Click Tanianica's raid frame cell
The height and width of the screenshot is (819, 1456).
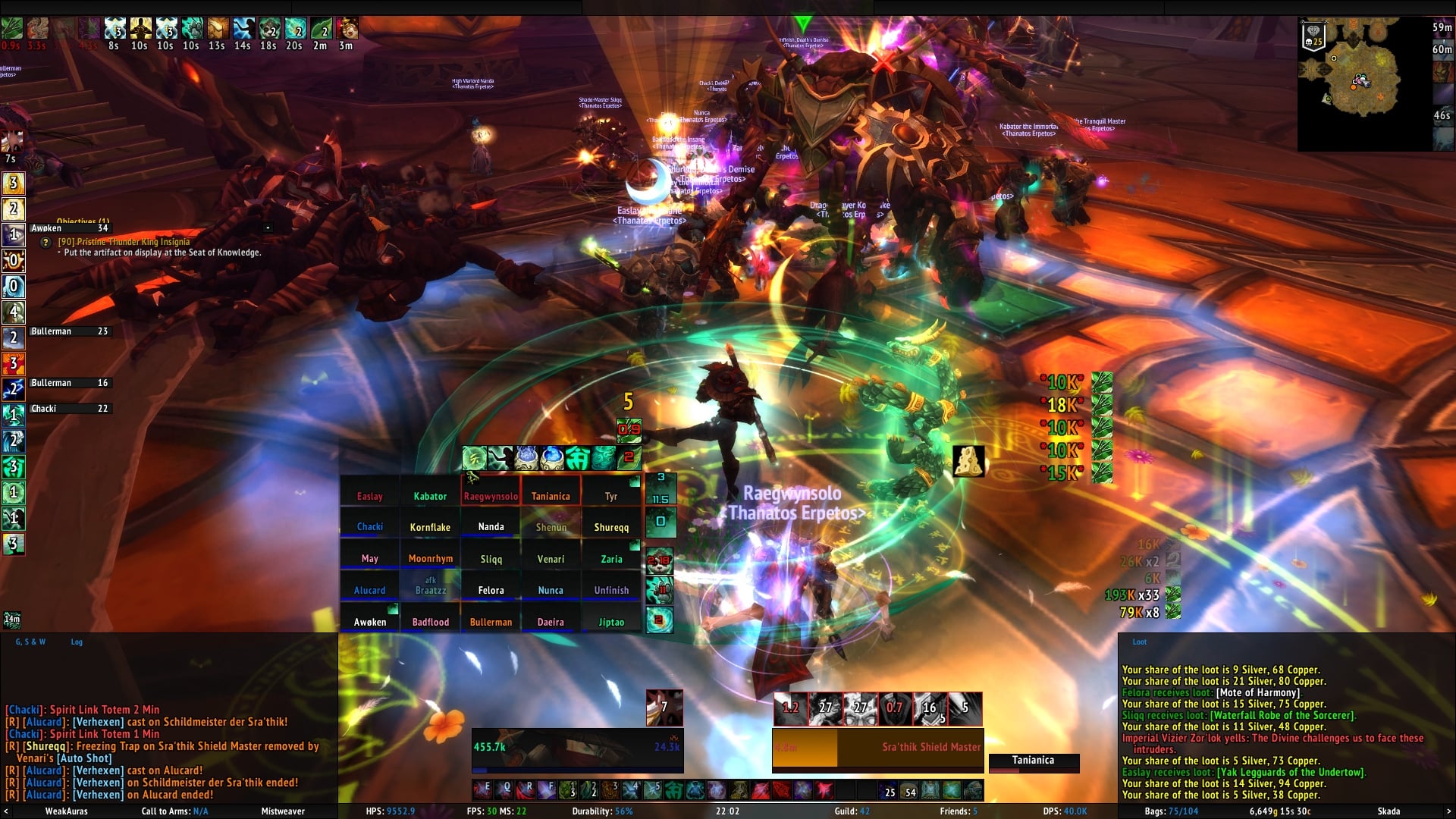551,496
